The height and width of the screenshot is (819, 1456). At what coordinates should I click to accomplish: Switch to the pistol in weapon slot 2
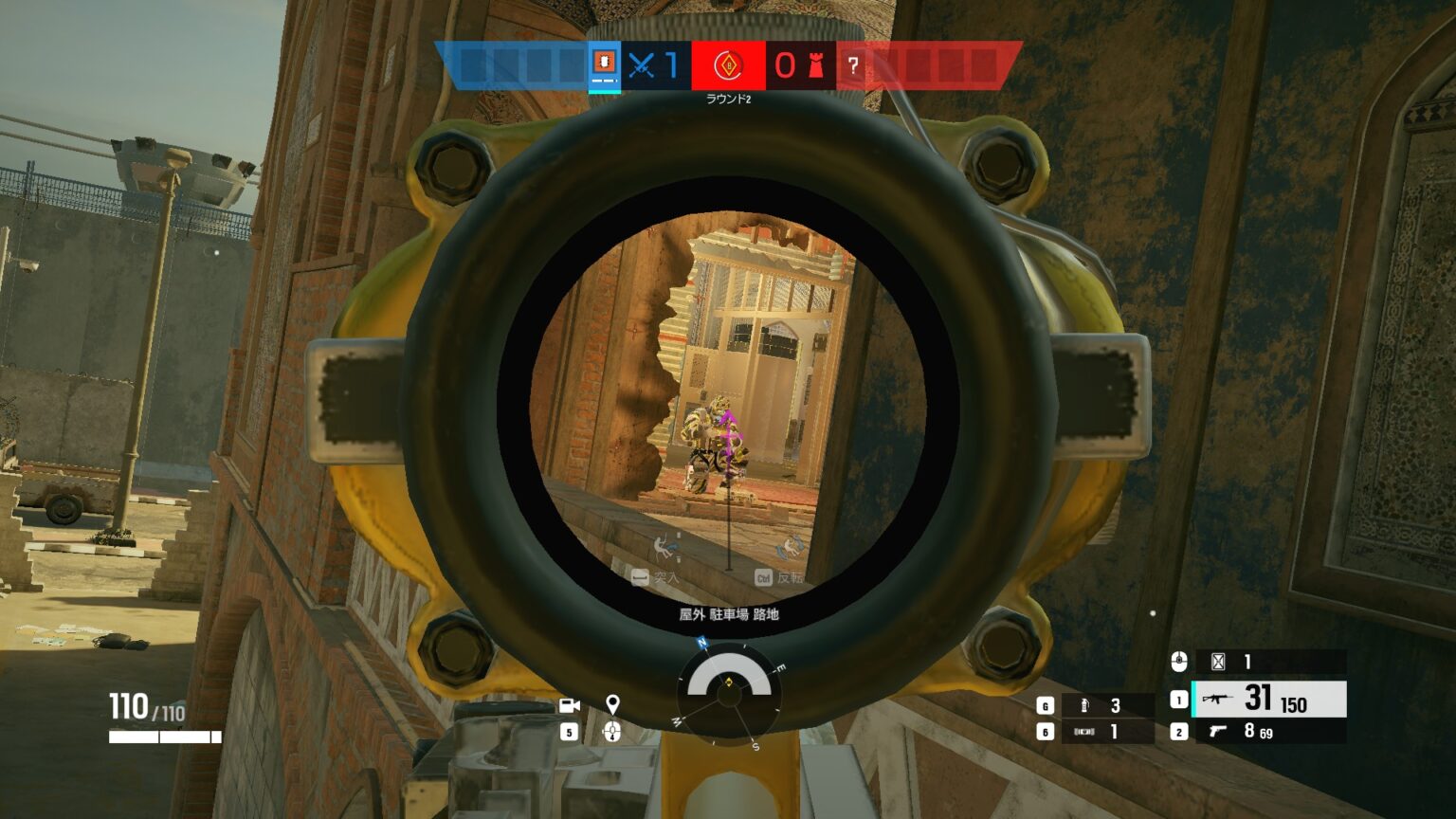pos(1220,732)
